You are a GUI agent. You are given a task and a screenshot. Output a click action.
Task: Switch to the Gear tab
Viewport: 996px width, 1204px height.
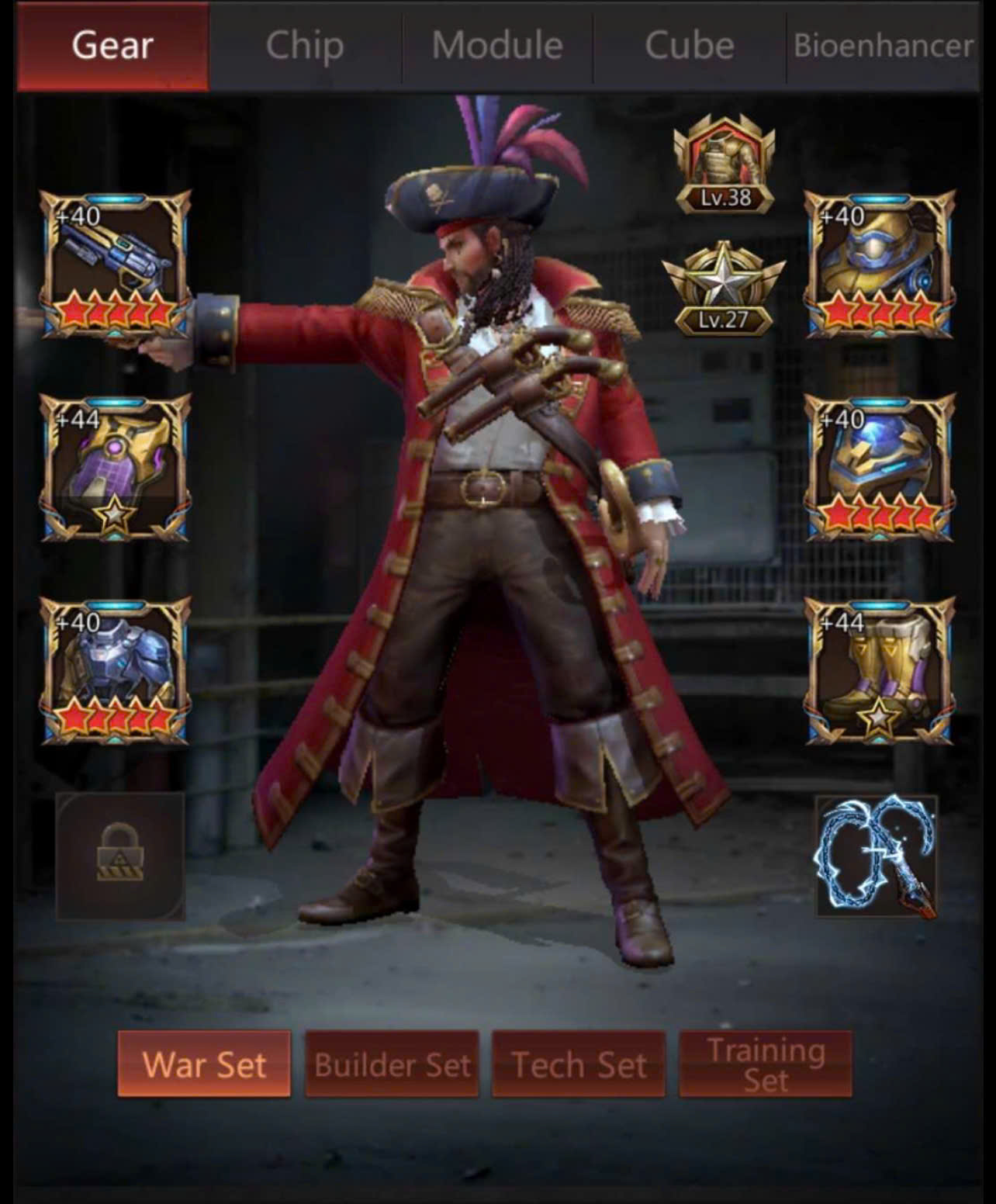click(x=112, y=46)
